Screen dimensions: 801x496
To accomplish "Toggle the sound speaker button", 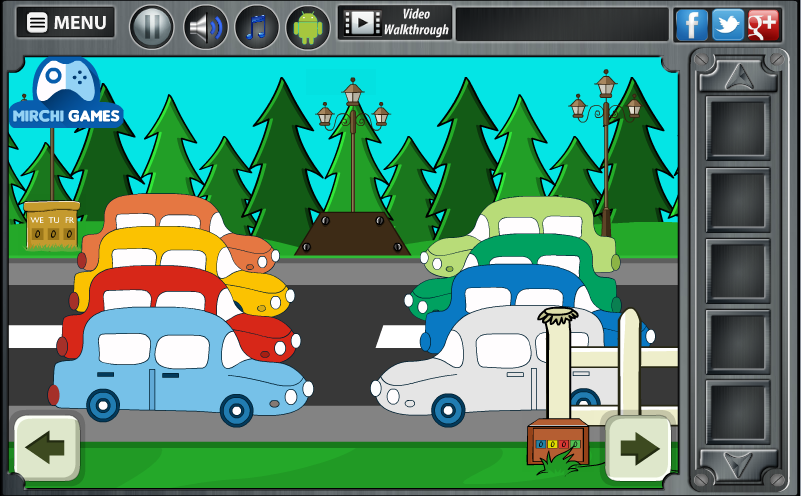I will (205, 26).
